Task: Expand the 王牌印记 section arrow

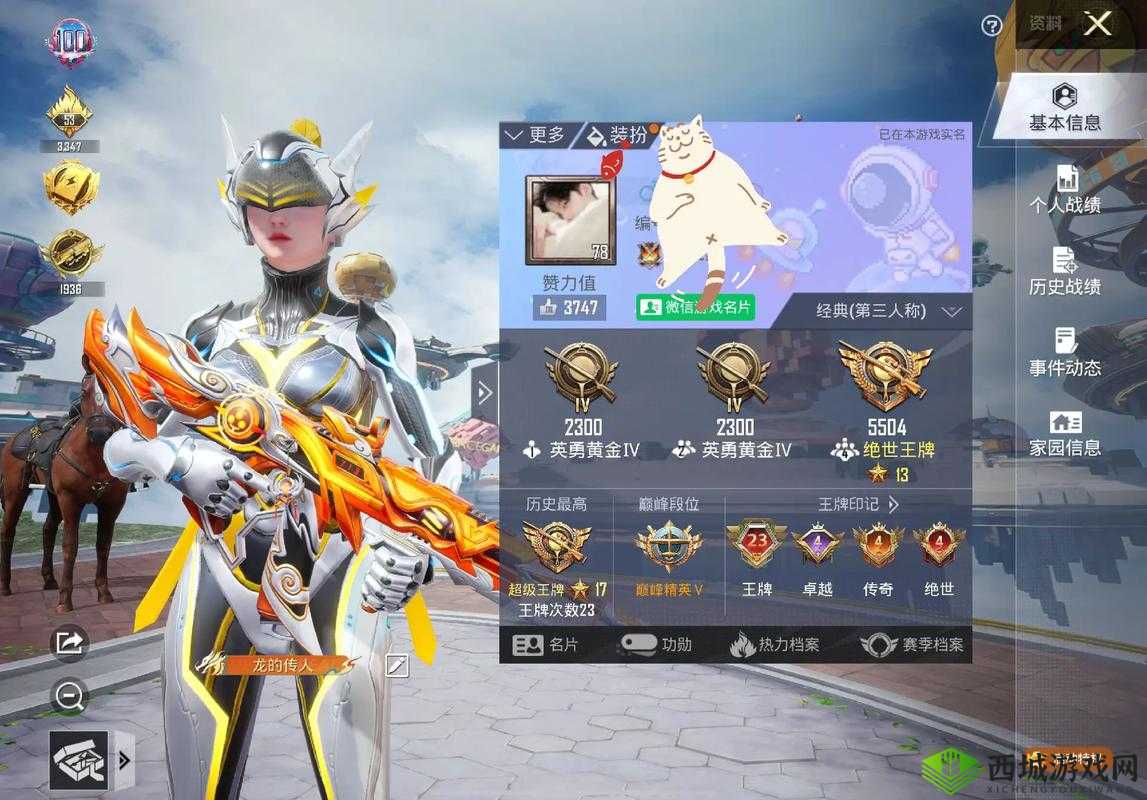Action: pos(894,505)
